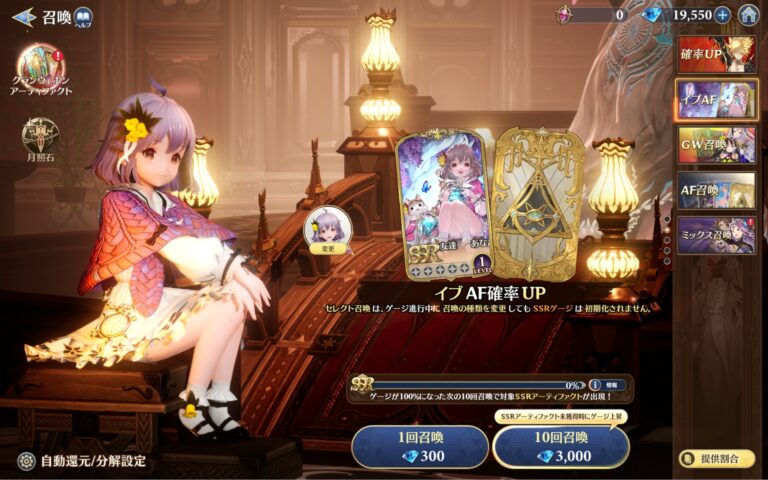Perform 1回召喚 for 300 gems

pos(419,447)
